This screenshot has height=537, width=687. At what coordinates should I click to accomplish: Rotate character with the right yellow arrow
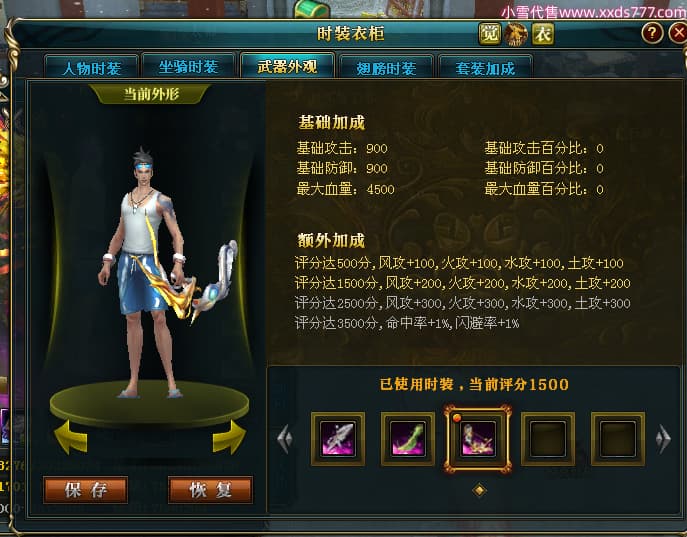tap(229, 438)
